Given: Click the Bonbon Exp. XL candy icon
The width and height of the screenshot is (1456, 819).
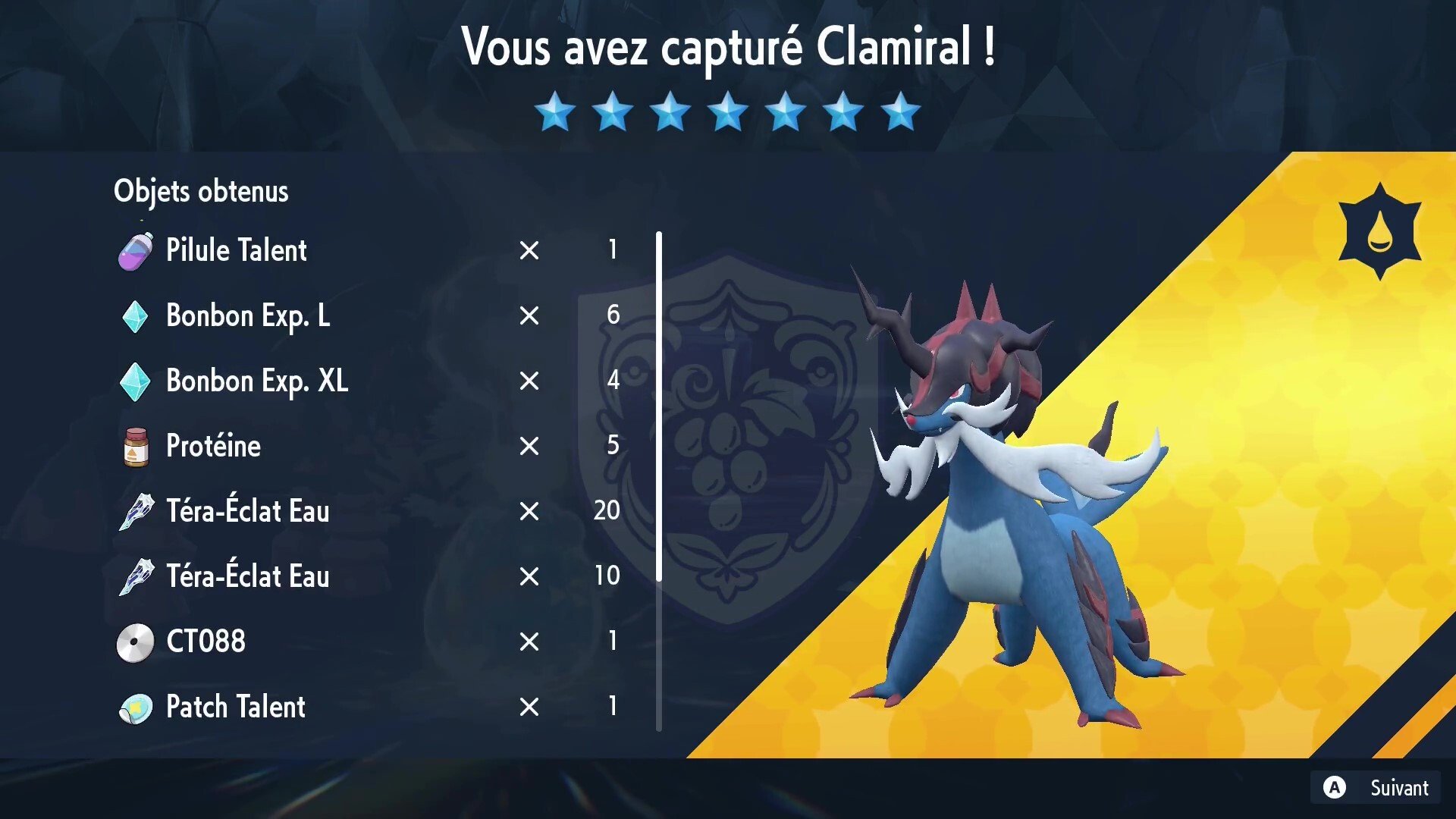Looking at the screenshot, I should click(x=136, y=381).
